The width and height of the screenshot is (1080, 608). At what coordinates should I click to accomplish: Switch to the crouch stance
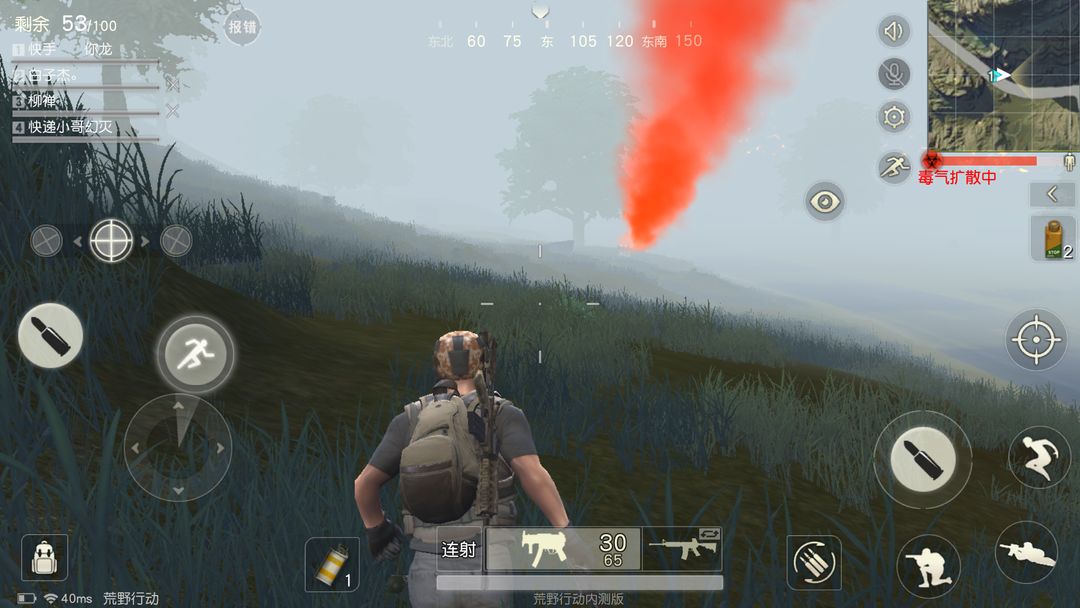928,566
